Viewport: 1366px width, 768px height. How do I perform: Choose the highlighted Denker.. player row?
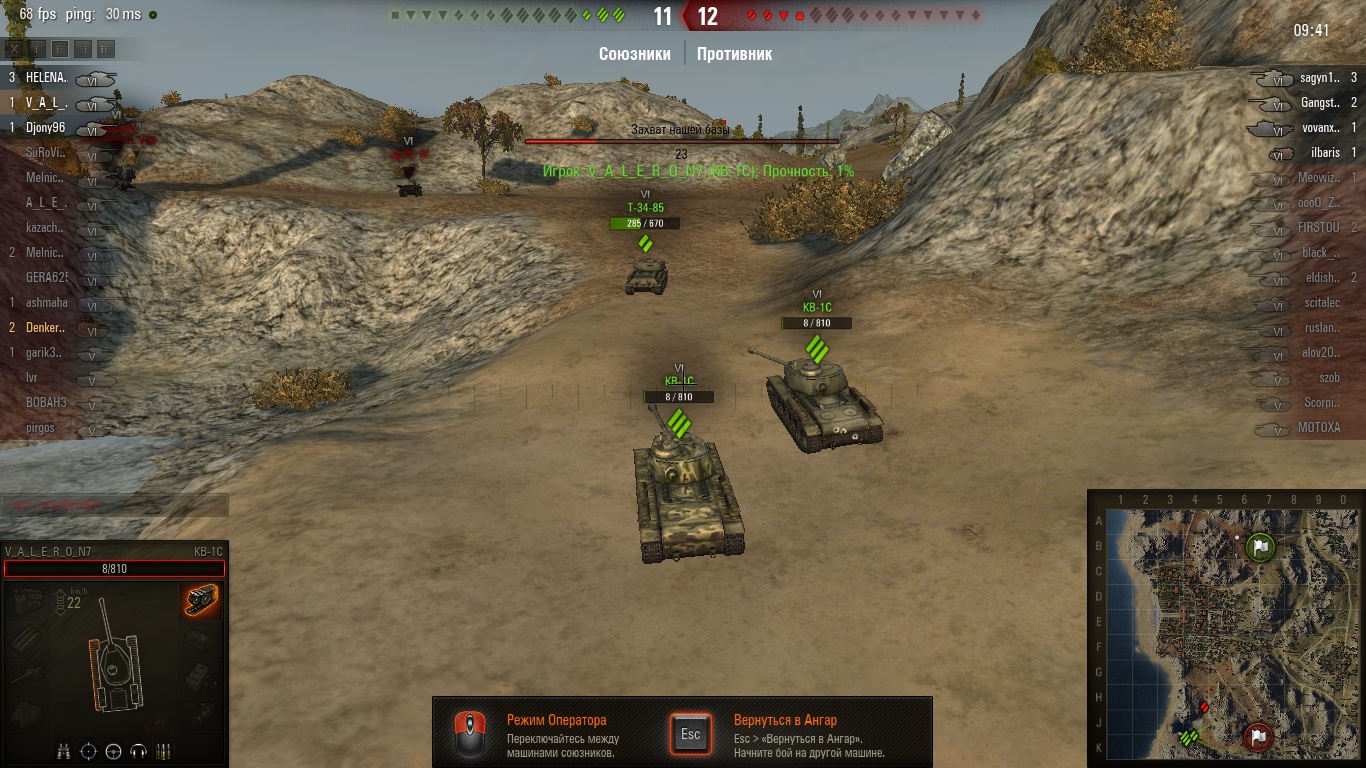click(46, 328)
